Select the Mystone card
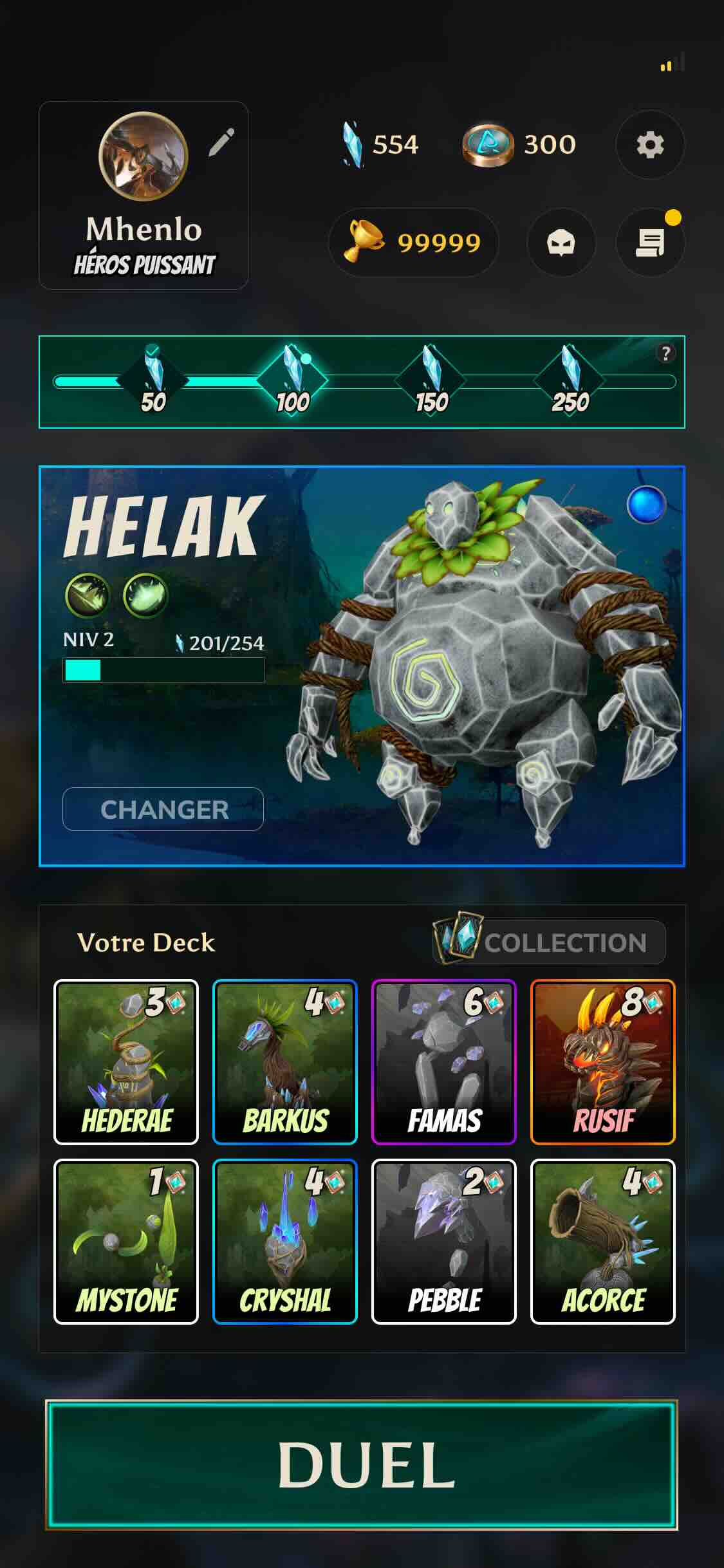724x1568 pixels. (126, 1242)
